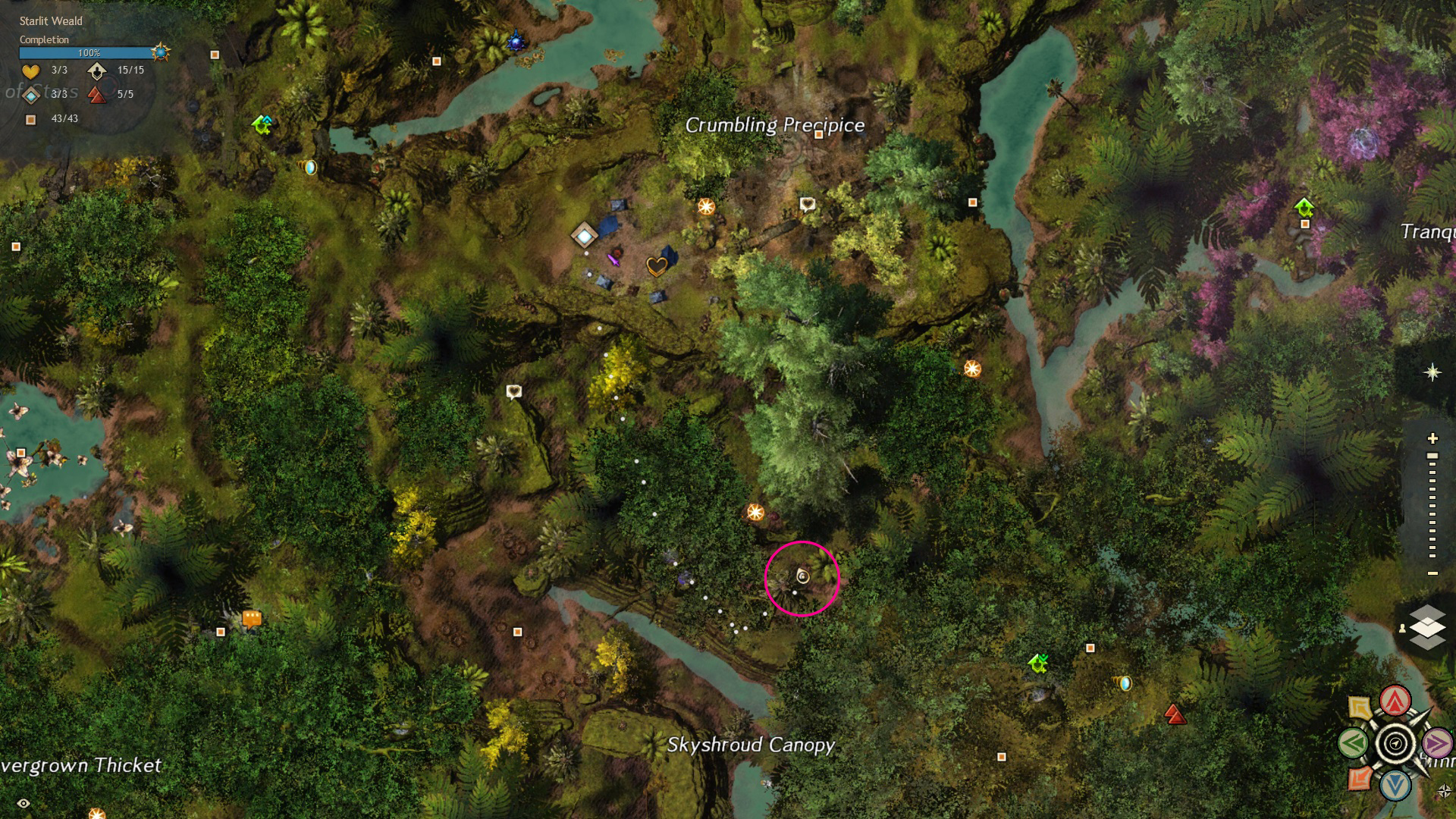1456x819 pixels.
Task: Click the red upward arrow compass button
Action: [x=1395, y=701]
